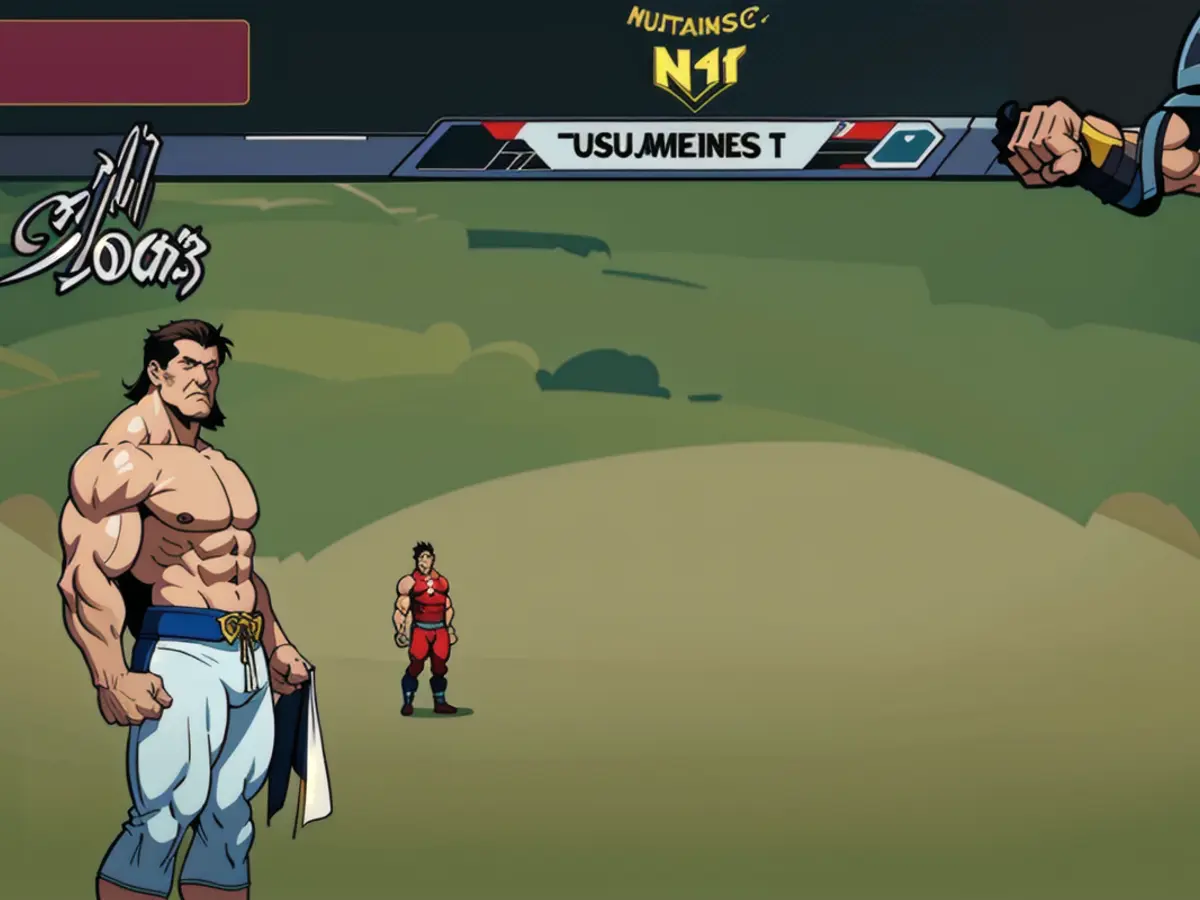Click the maroon rectangular panel
Screen dimensions: 1200x900
click(x=122, y=62)
